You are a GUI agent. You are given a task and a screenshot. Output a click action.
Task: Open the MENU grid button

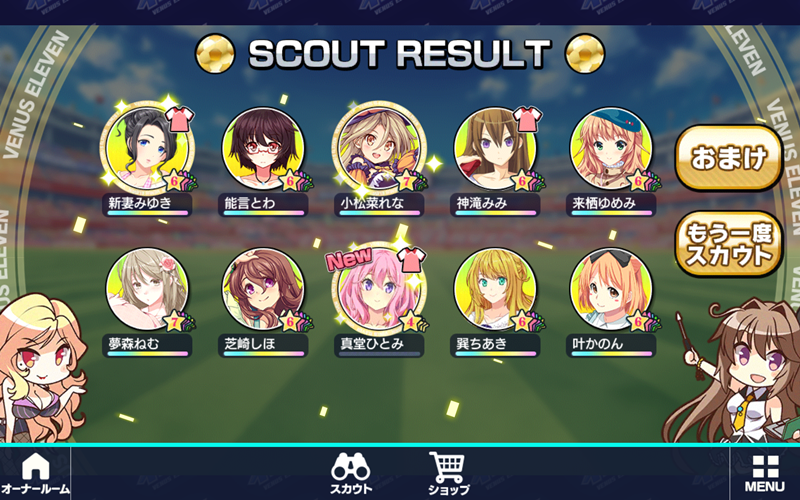[x=765, y=473]
